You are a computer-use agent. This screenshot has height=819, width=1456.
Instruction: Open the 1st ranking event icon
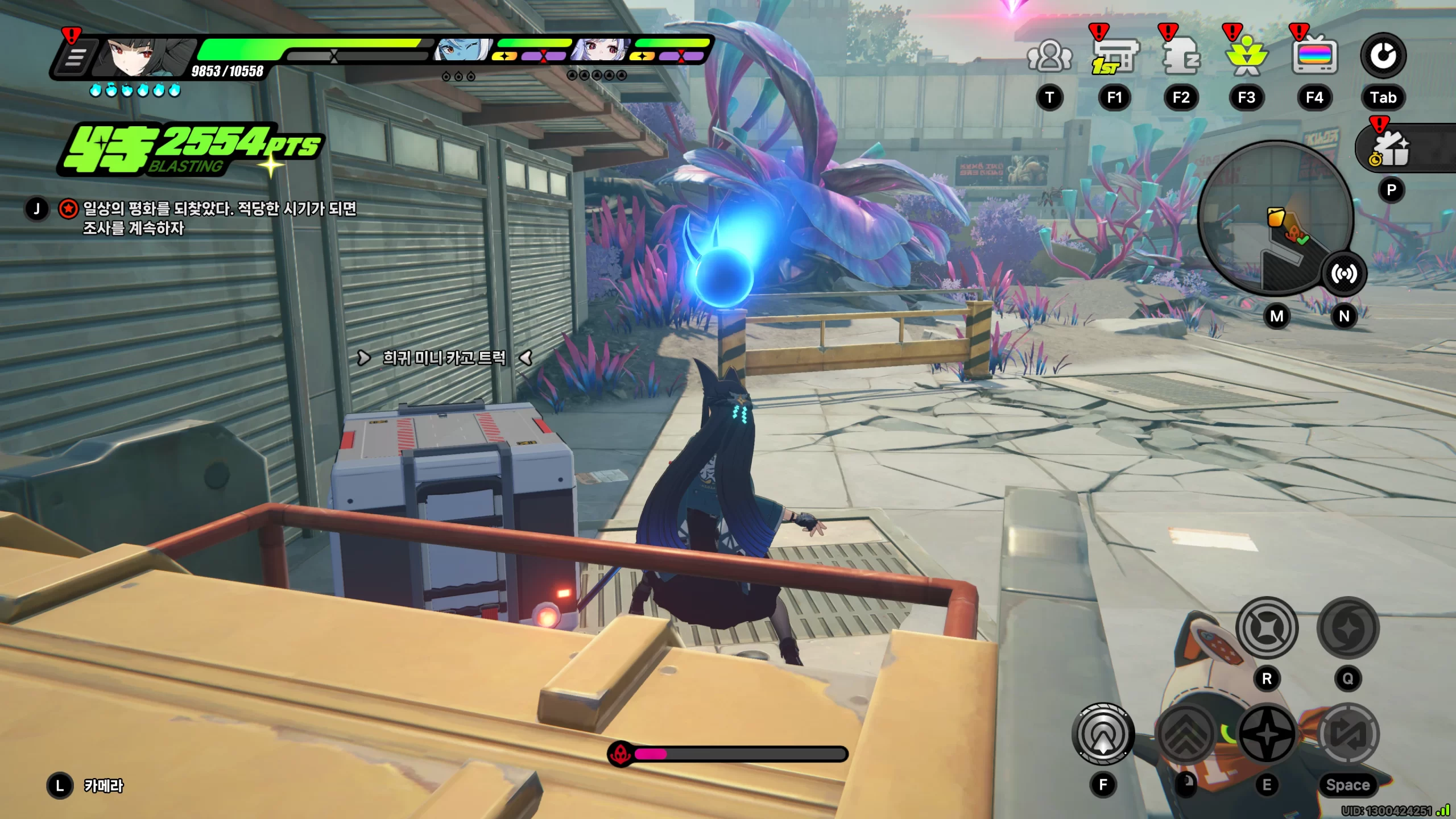point(1114,57)
